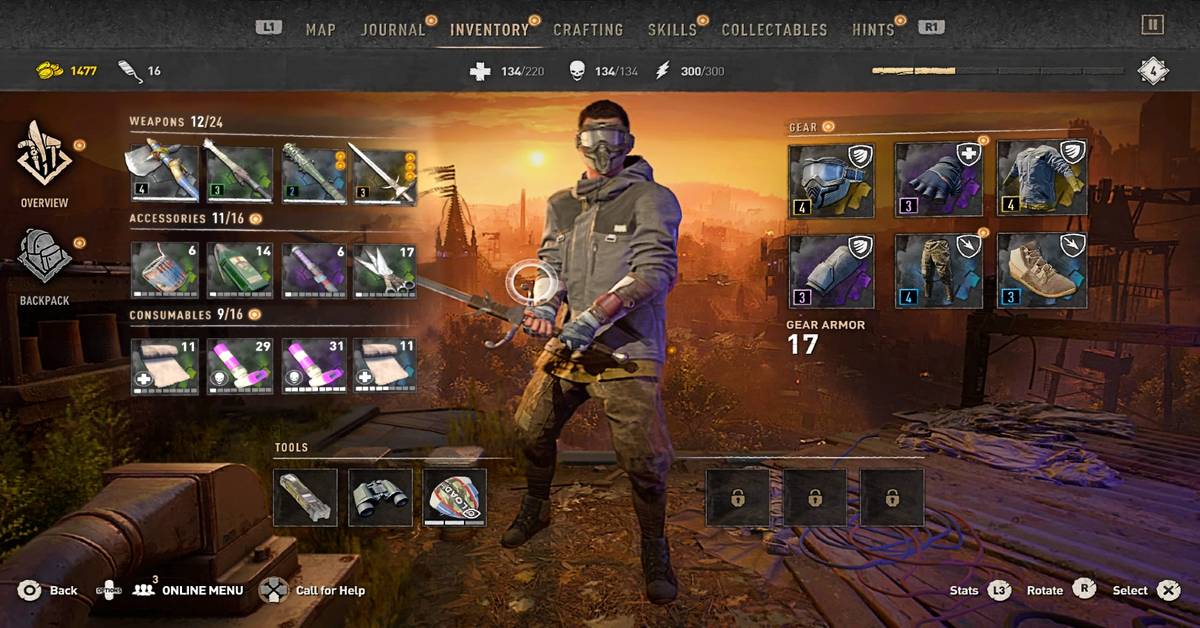
Task: Select the scissors accessory slot
Action: (x=383, y=270)
